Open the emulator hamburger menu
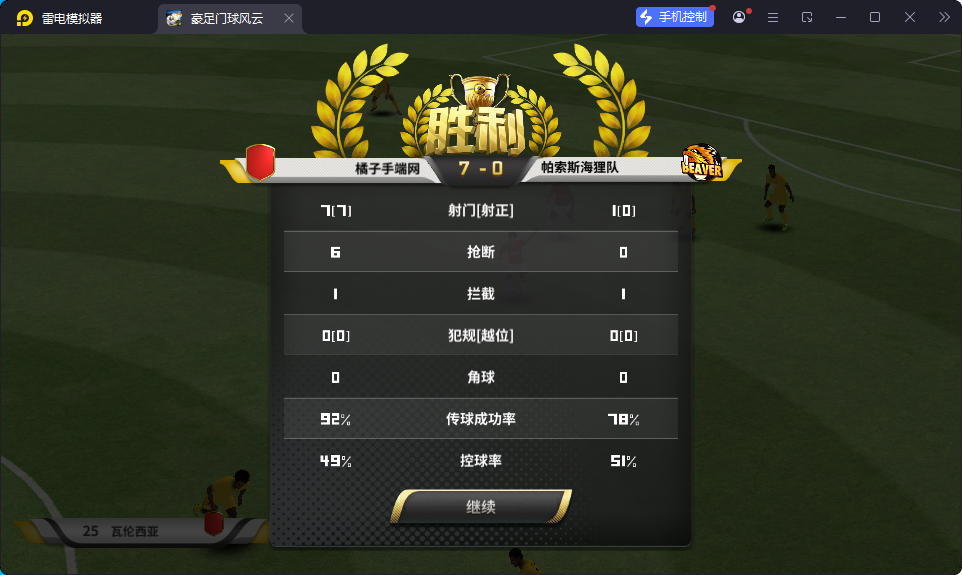962x575 pixels. [x=773, y=17]
